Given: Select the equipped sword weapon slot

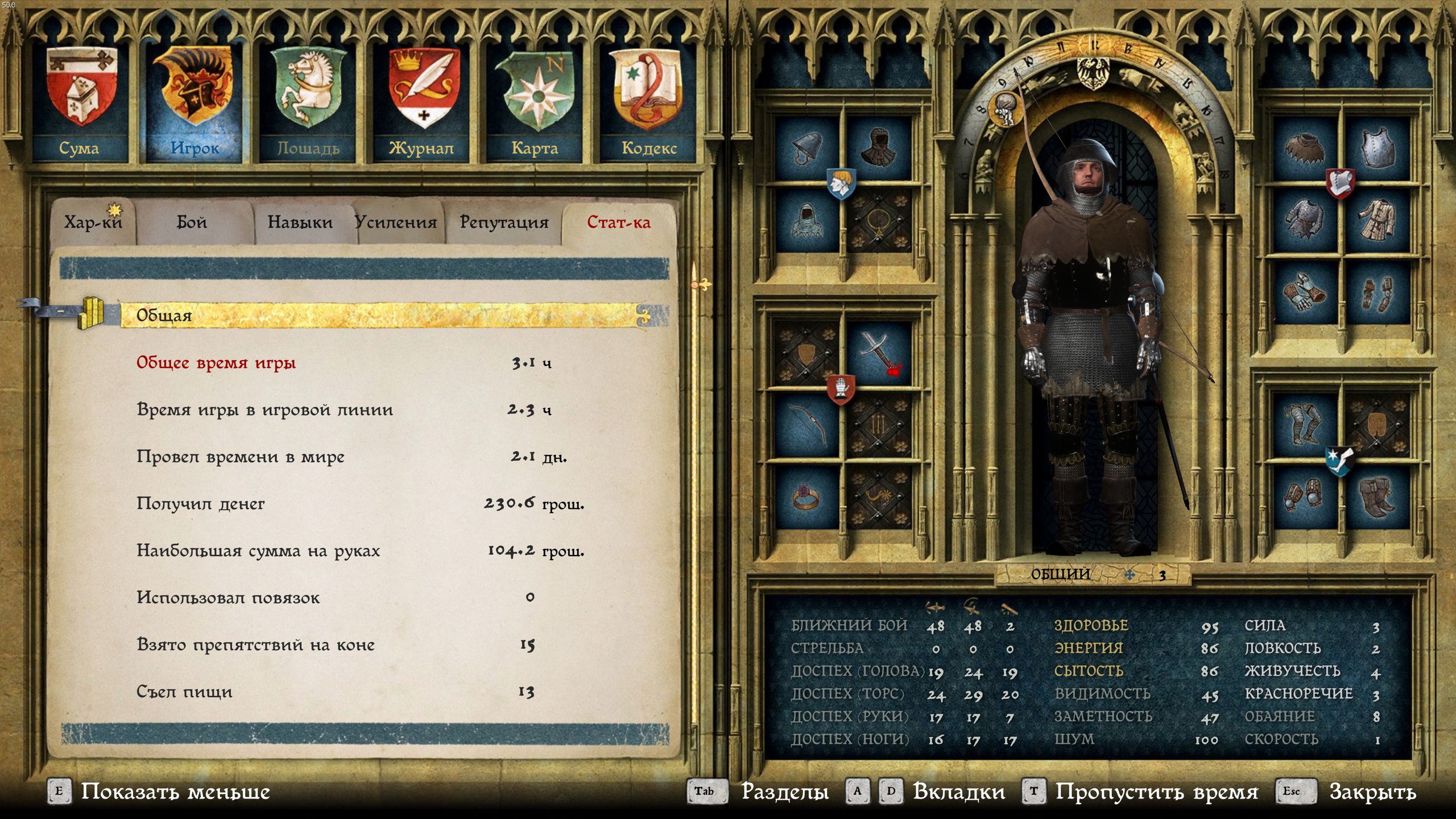Looking at the screenshot, I should pyautogui.click(x=879, y=354).
